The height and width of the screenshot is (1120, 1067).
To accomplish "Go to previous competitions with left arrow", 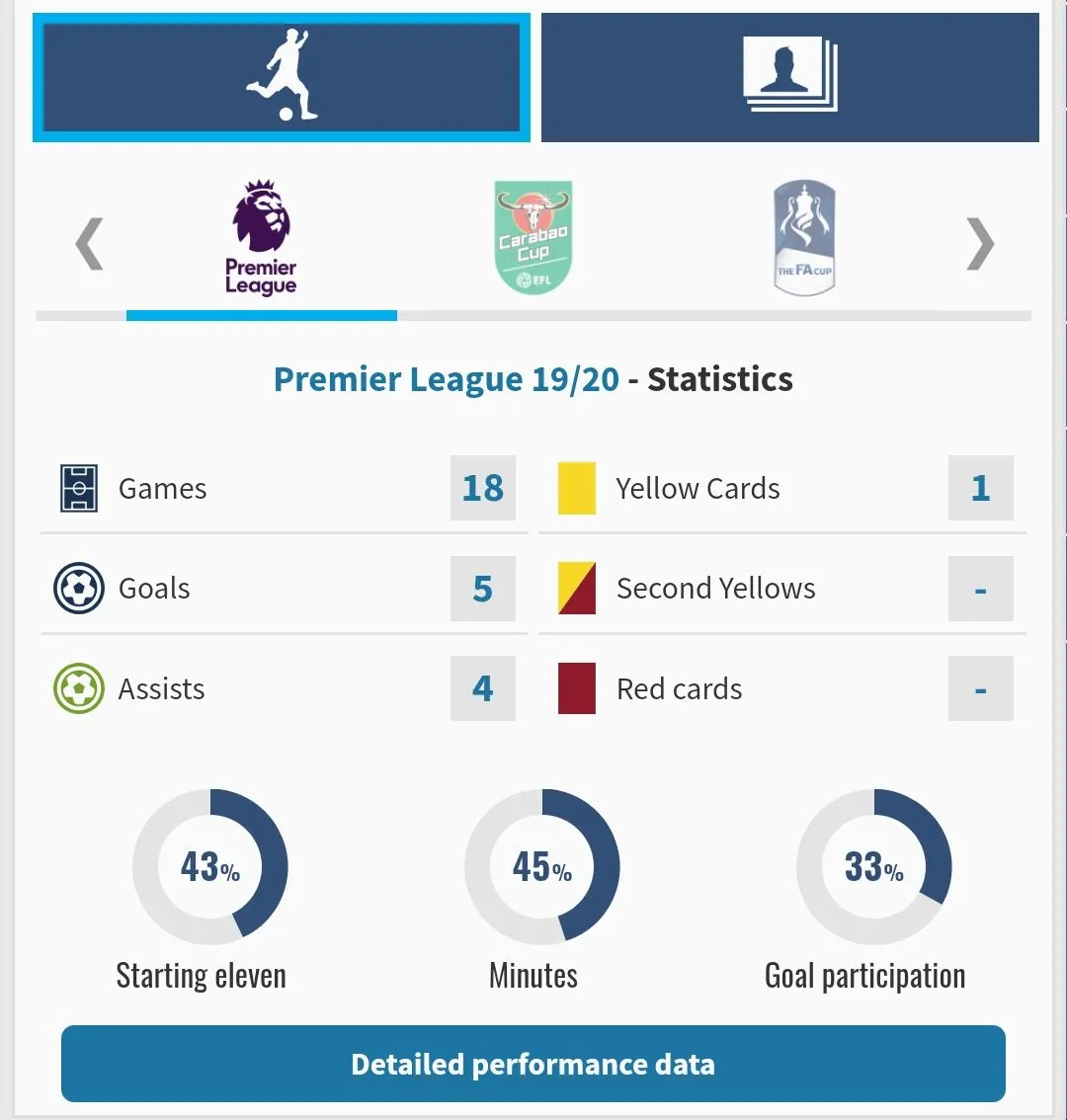I will coord(89,244).
